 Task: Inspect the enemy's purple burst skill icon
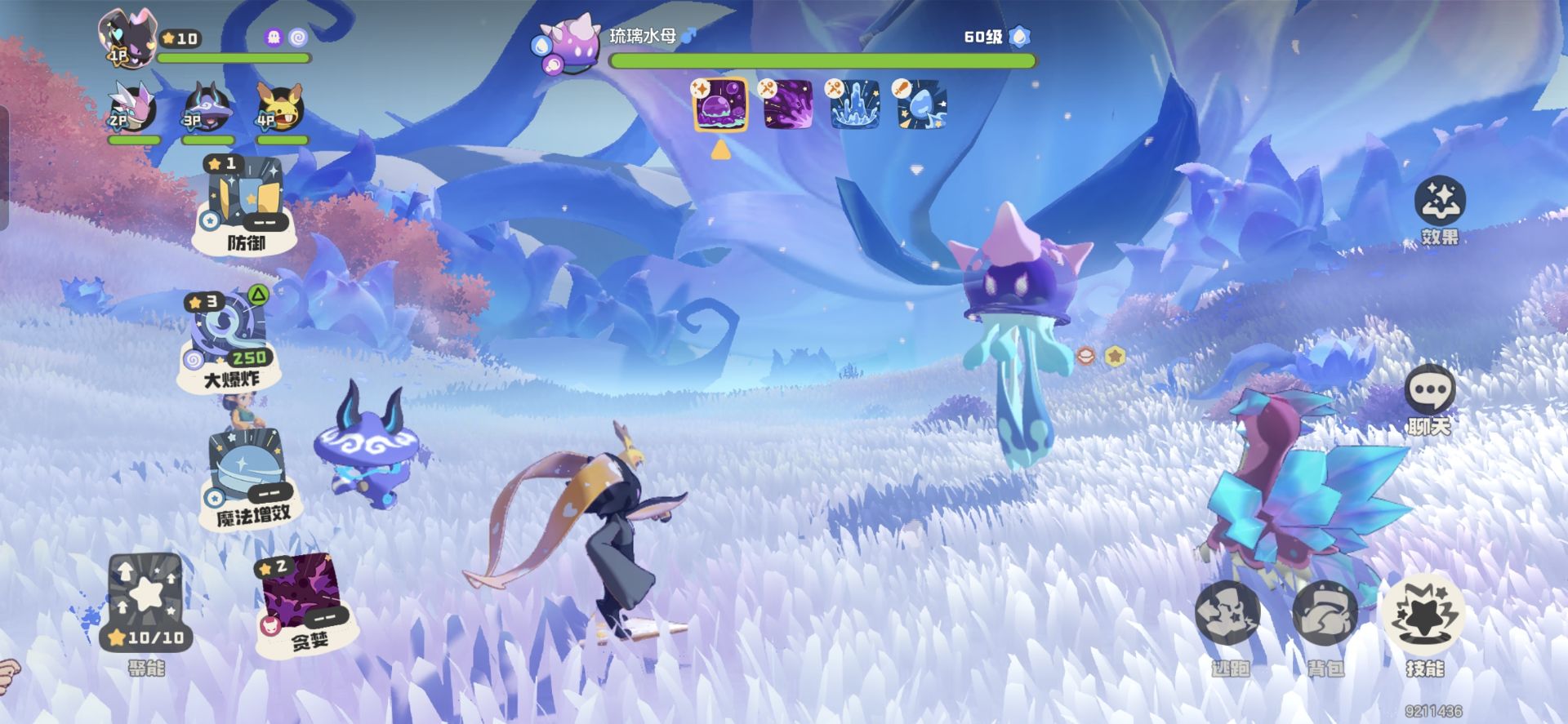coord(786,104)
